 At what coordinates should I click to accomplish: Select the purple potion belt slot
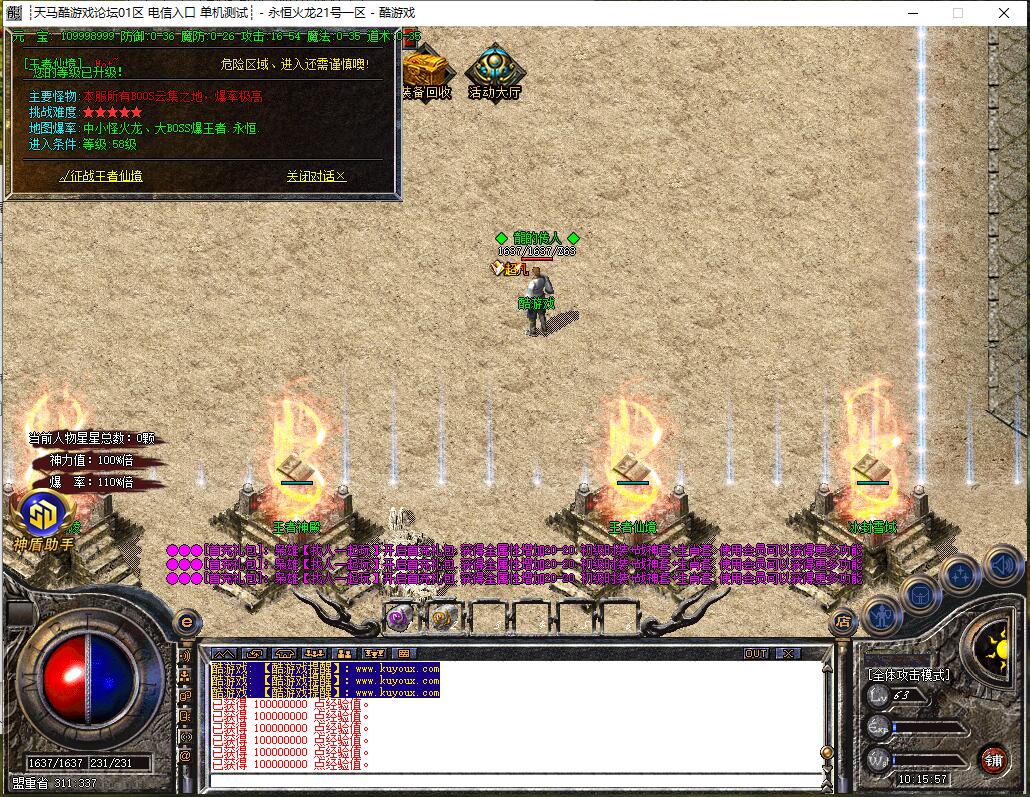(400, 617)
